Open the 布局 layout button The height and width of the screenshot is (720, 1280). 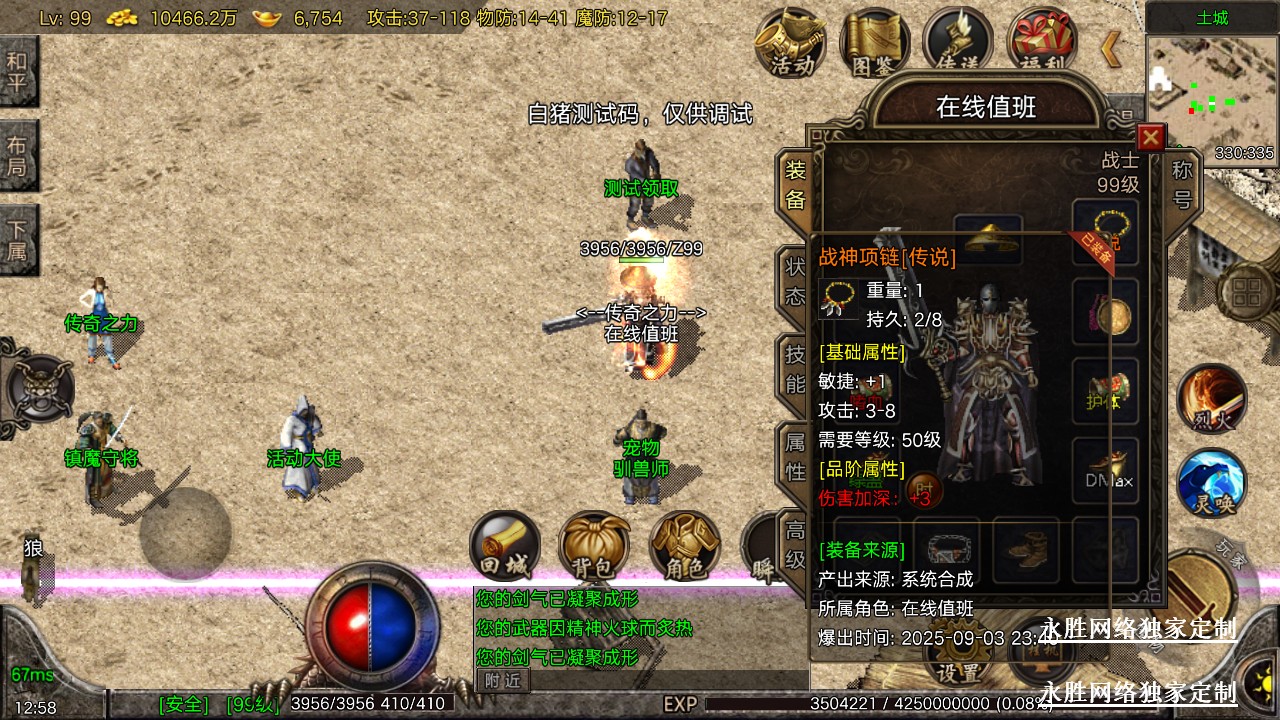point(18,155)
